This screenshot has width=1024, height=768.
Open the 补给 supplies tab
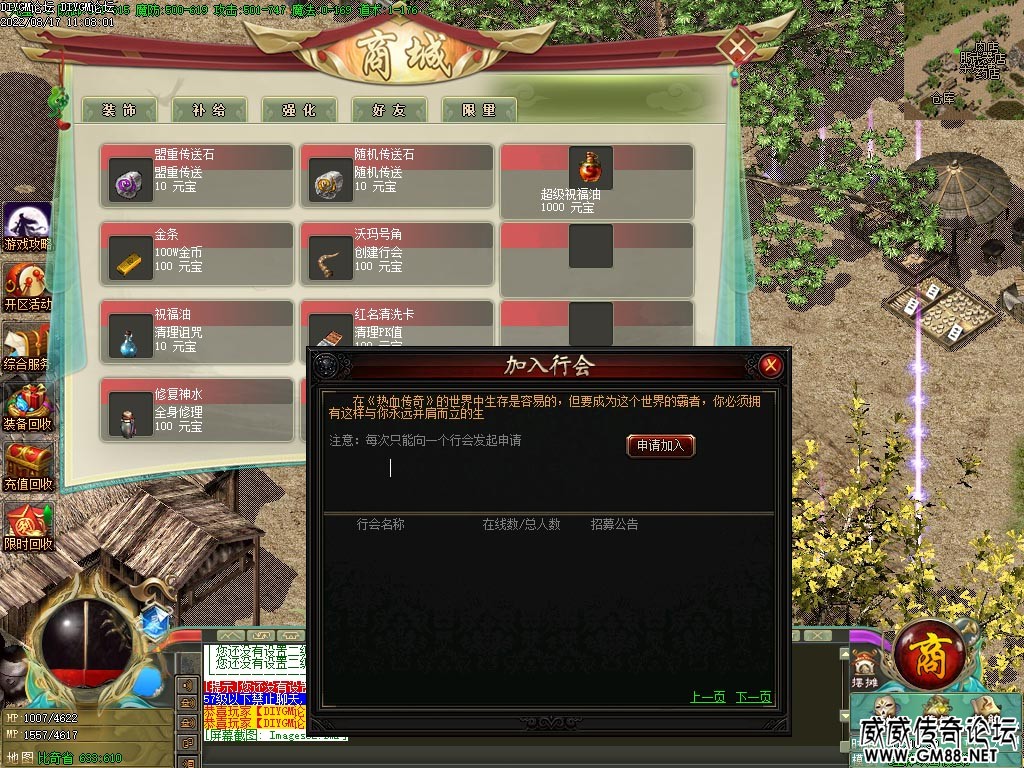pos(208,110)
